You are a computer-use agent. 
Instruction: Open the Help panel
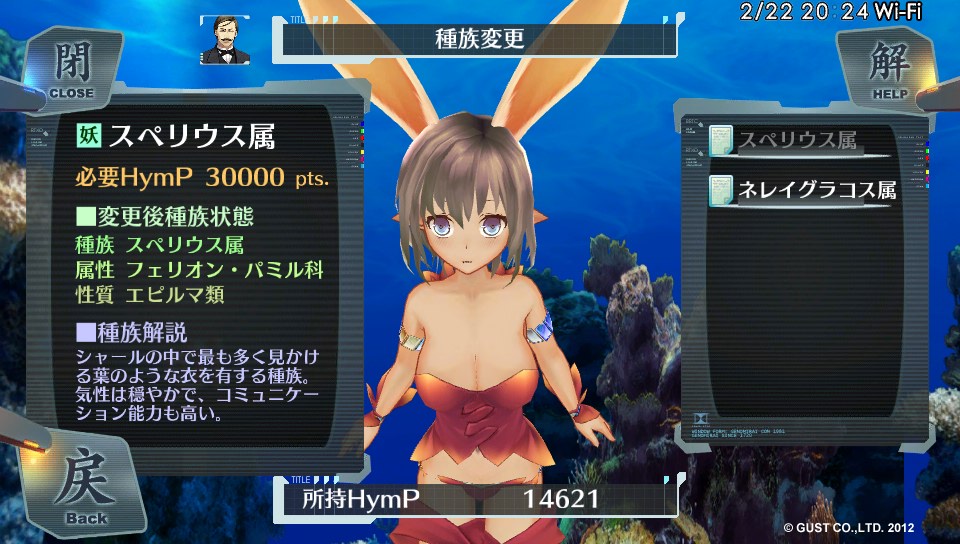pyautogui.click(x=889, y=70)
